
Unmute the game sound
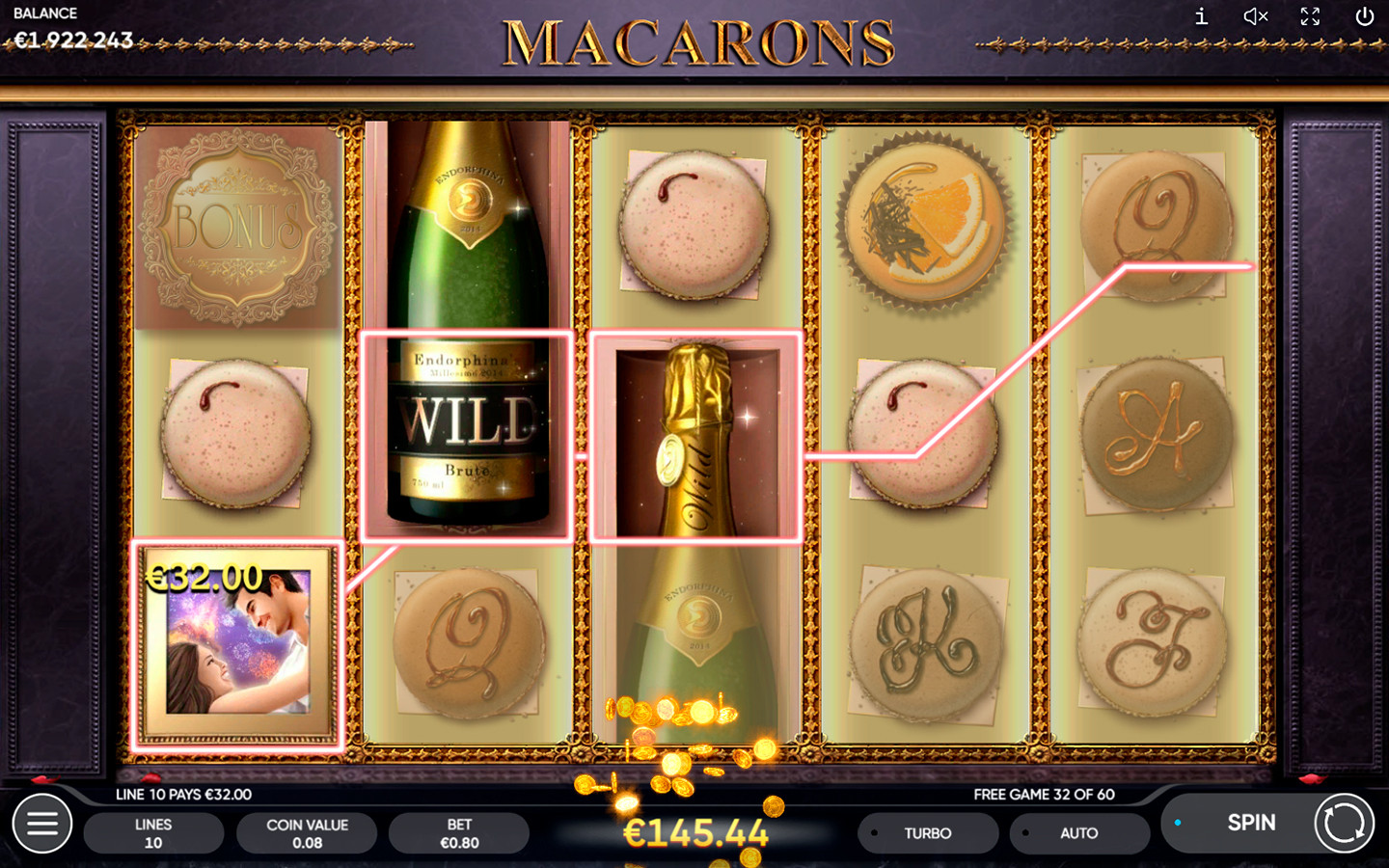1255,16
